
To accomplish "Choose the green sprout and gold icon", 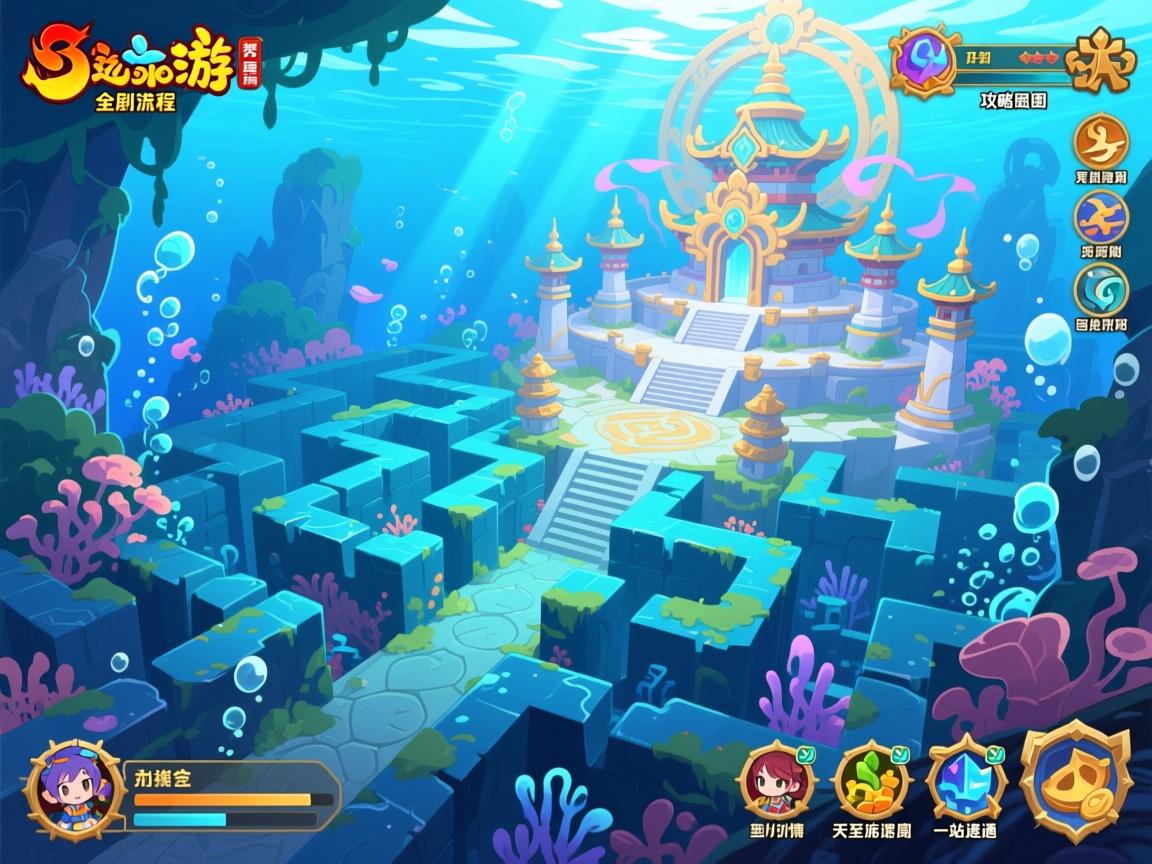I will coord(871,781).
